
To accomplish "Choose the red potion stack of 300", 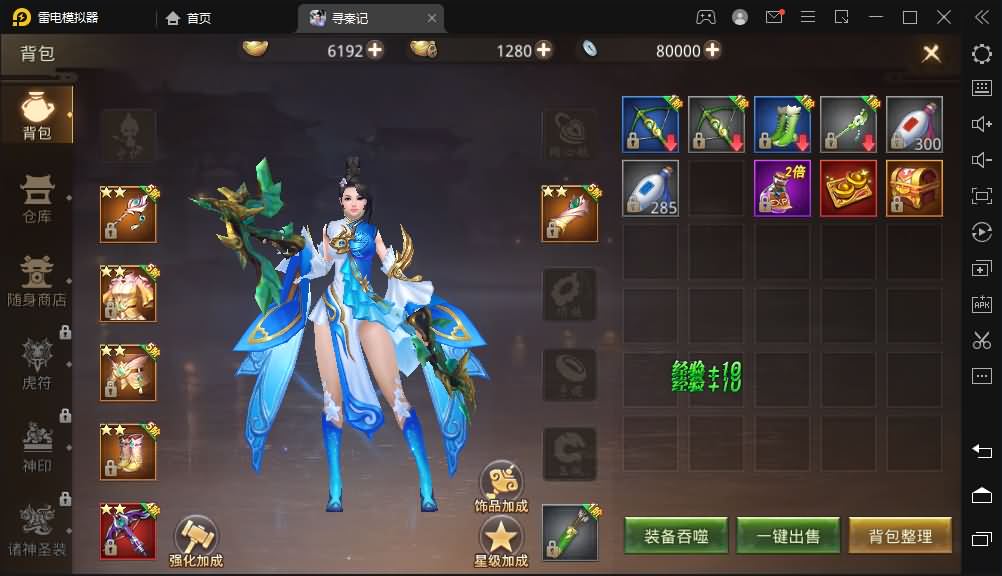I will [x=914, y=125].
